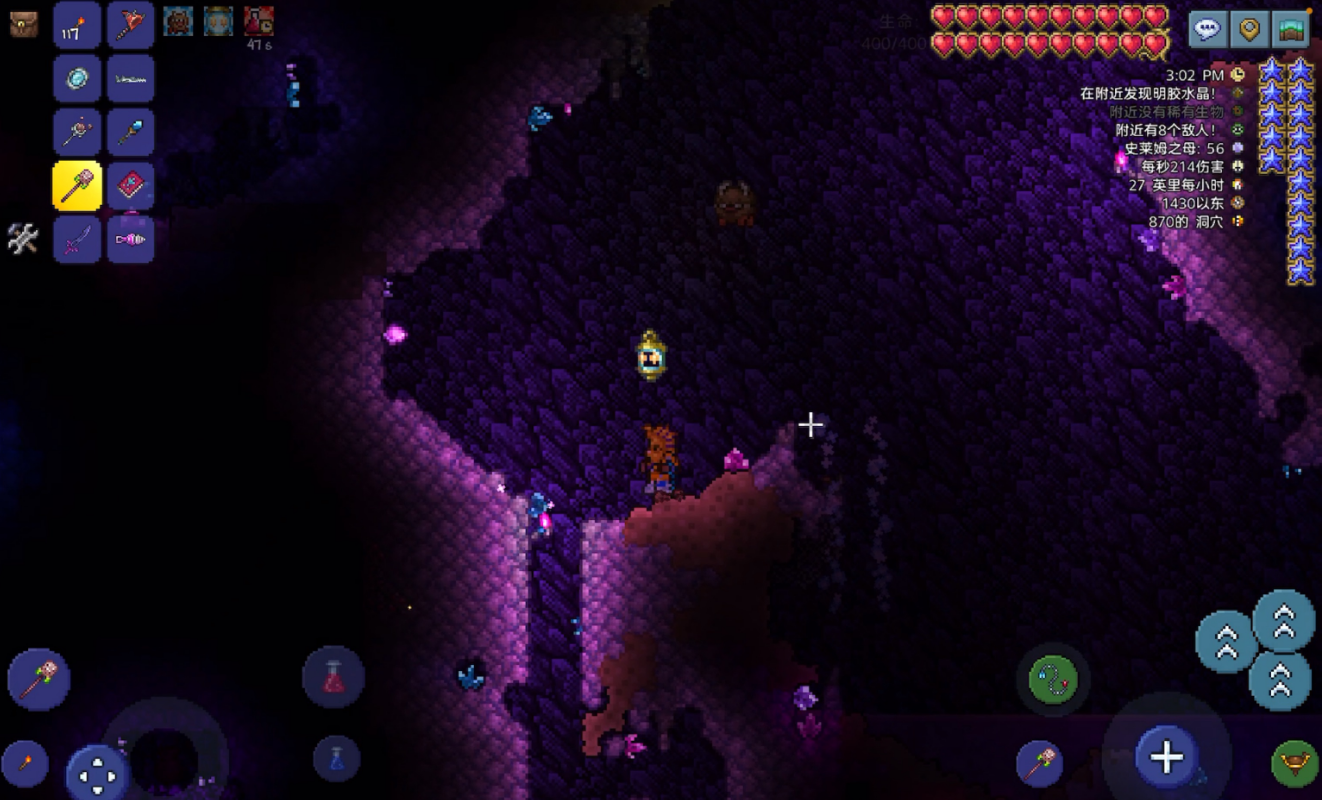Open the chat speech bubble
This screenshot has height=800, width=1322.
pyautogui.click(x=1208, y=29)
